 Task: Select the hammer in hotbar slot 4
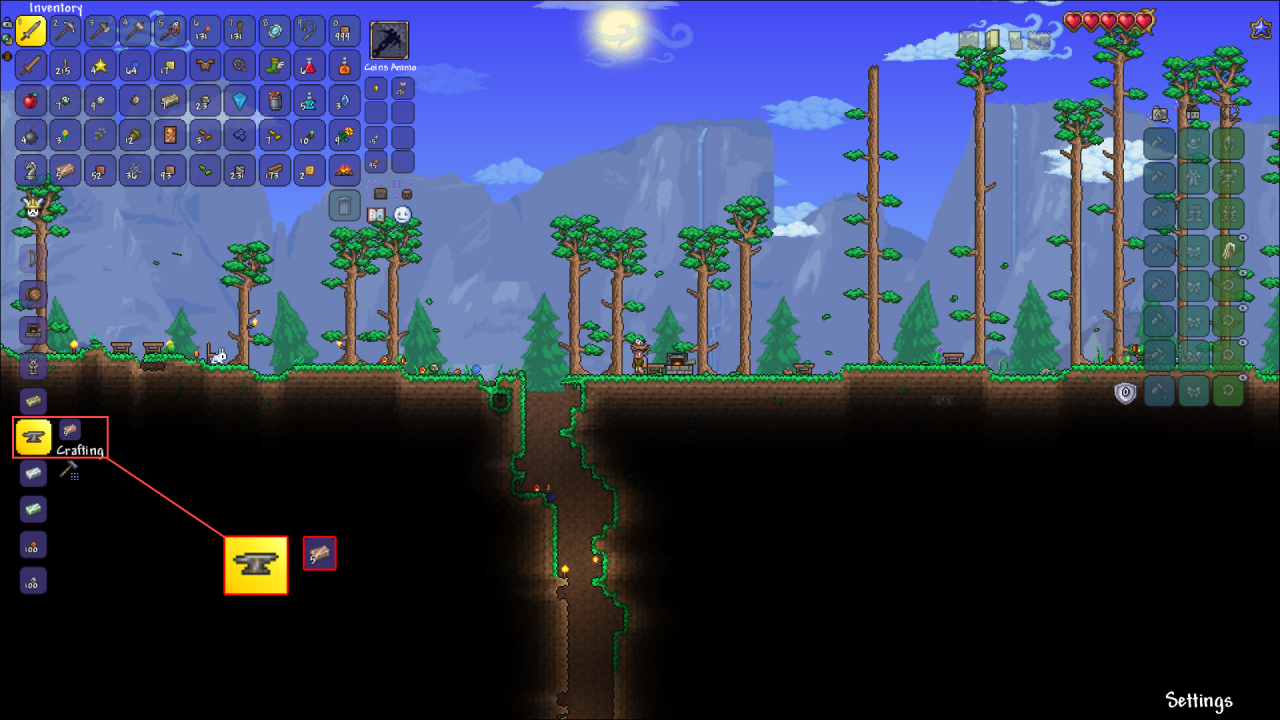click(x=134, y=30)
